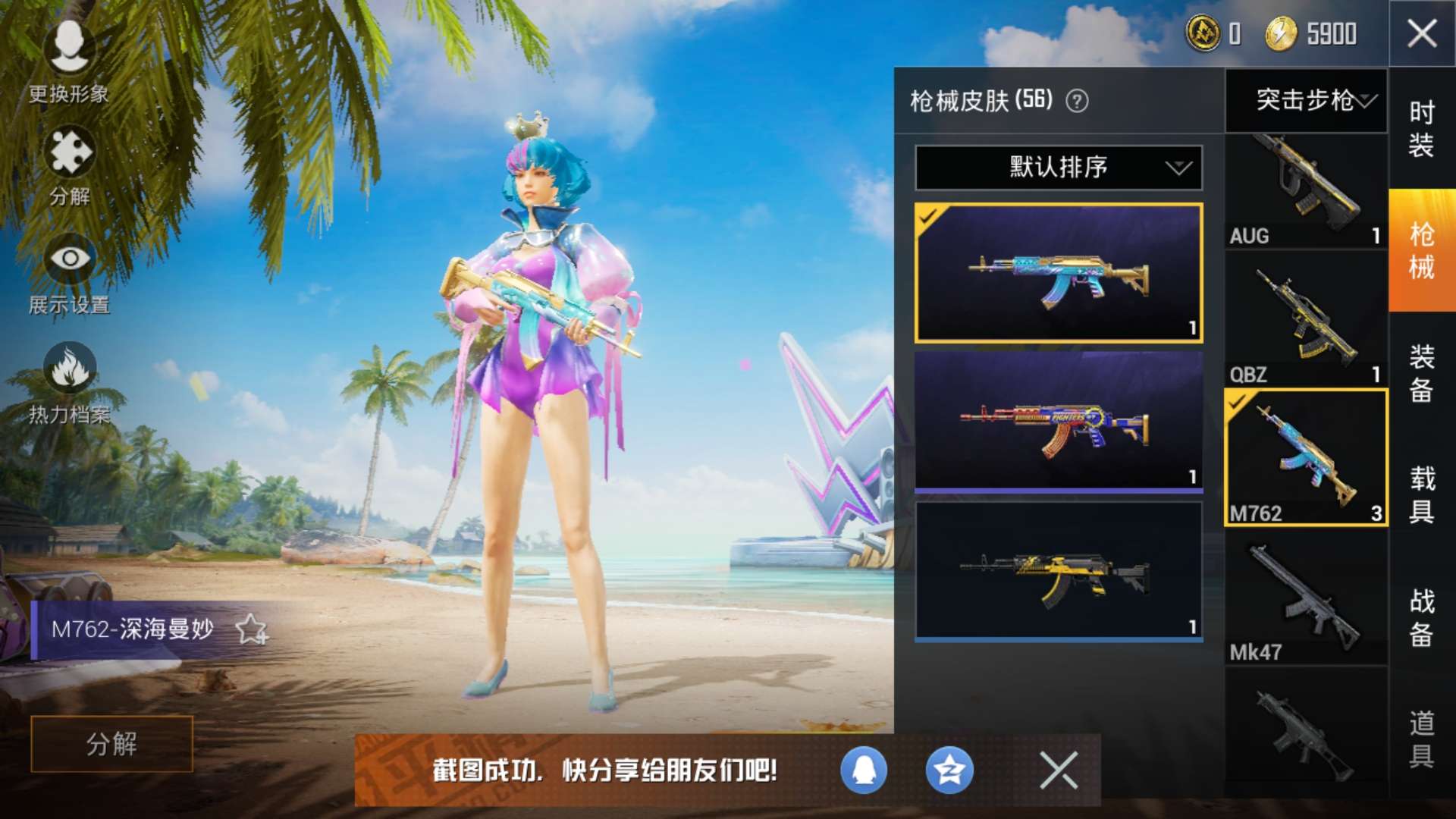Open the 突击步枪 weapon category dropdown
1456x819 pixels.
pos(1306,102)
